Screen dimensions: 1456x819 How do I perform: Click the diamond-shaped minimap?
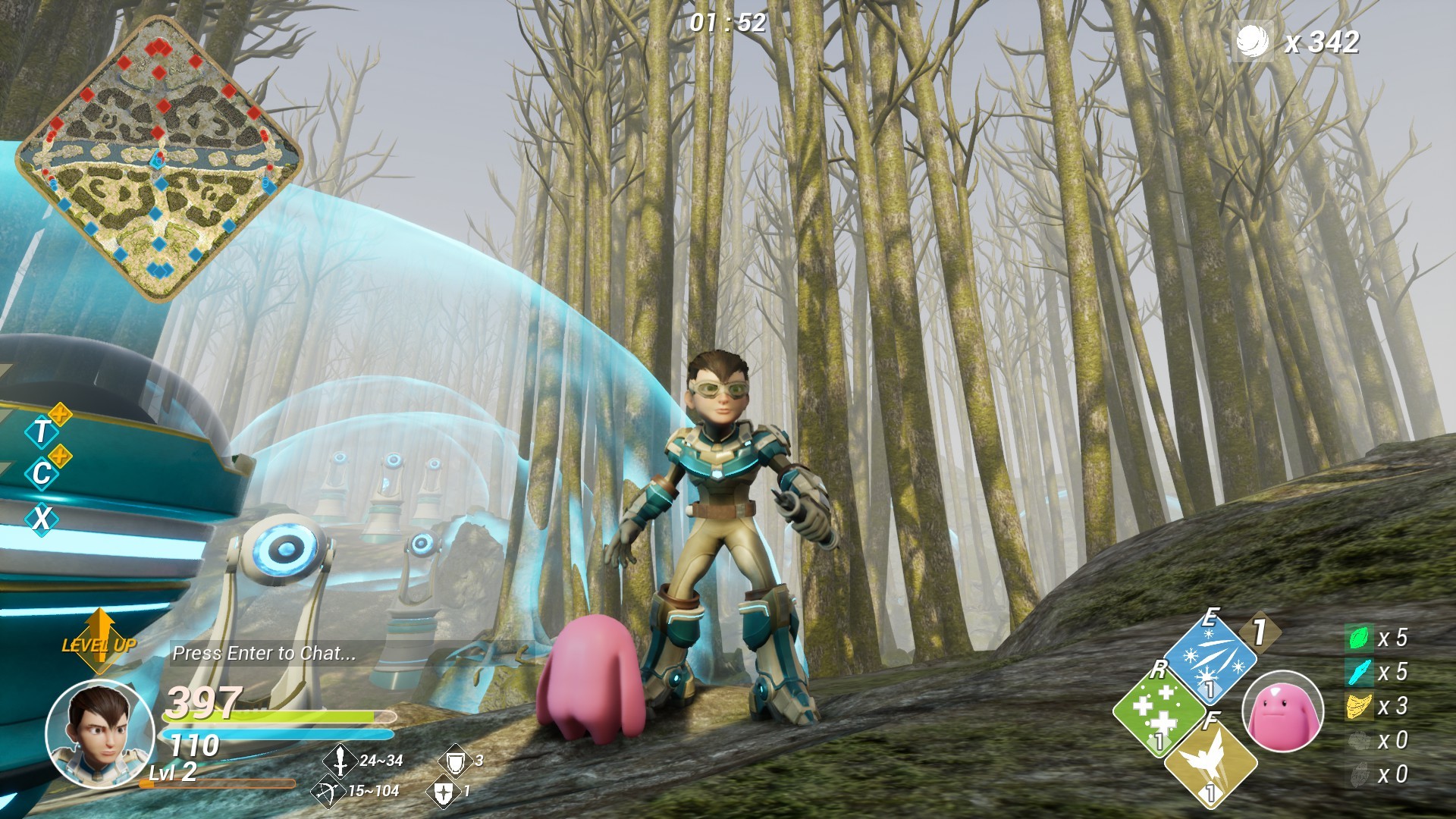(159, 158)
